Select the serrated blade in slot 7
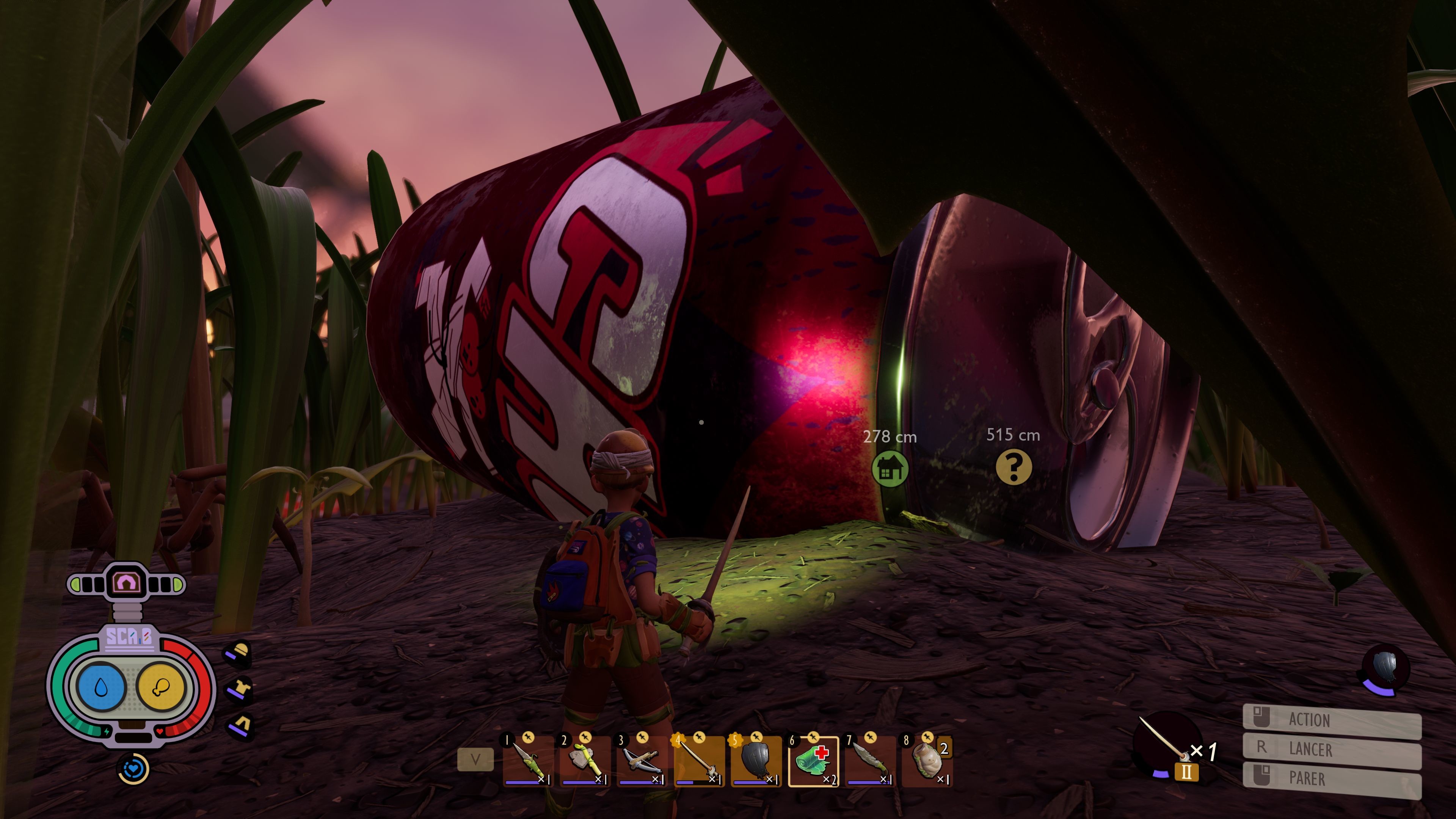The width and height of the screenshot is (1456, 819). click(x=870, y=761)
